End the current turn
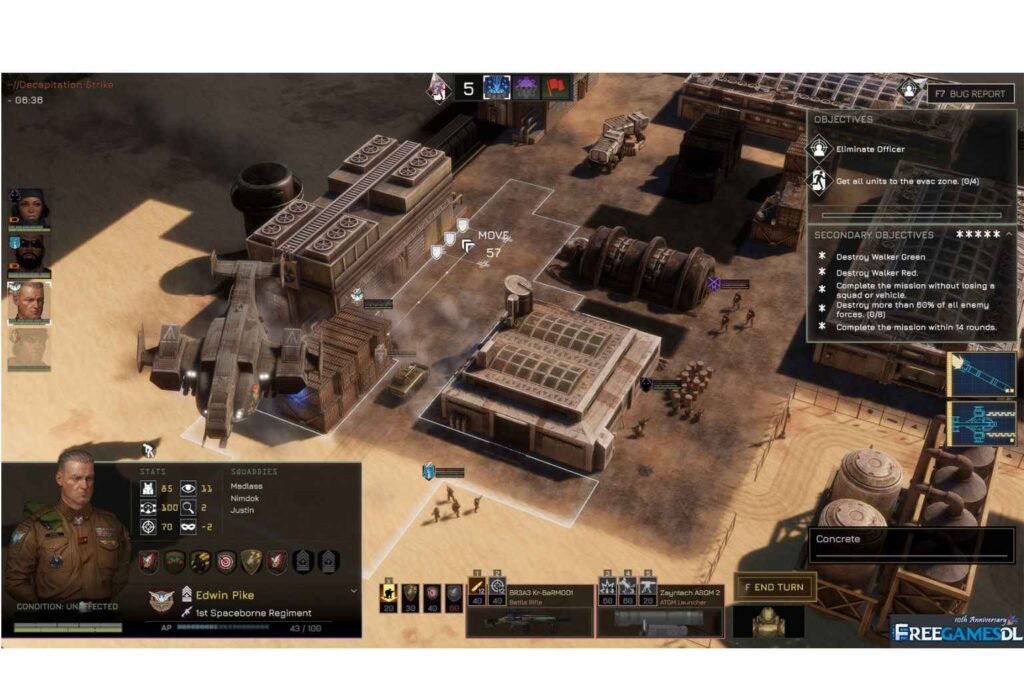Viewport: 1024px width, 683px height. click(777, 587)
